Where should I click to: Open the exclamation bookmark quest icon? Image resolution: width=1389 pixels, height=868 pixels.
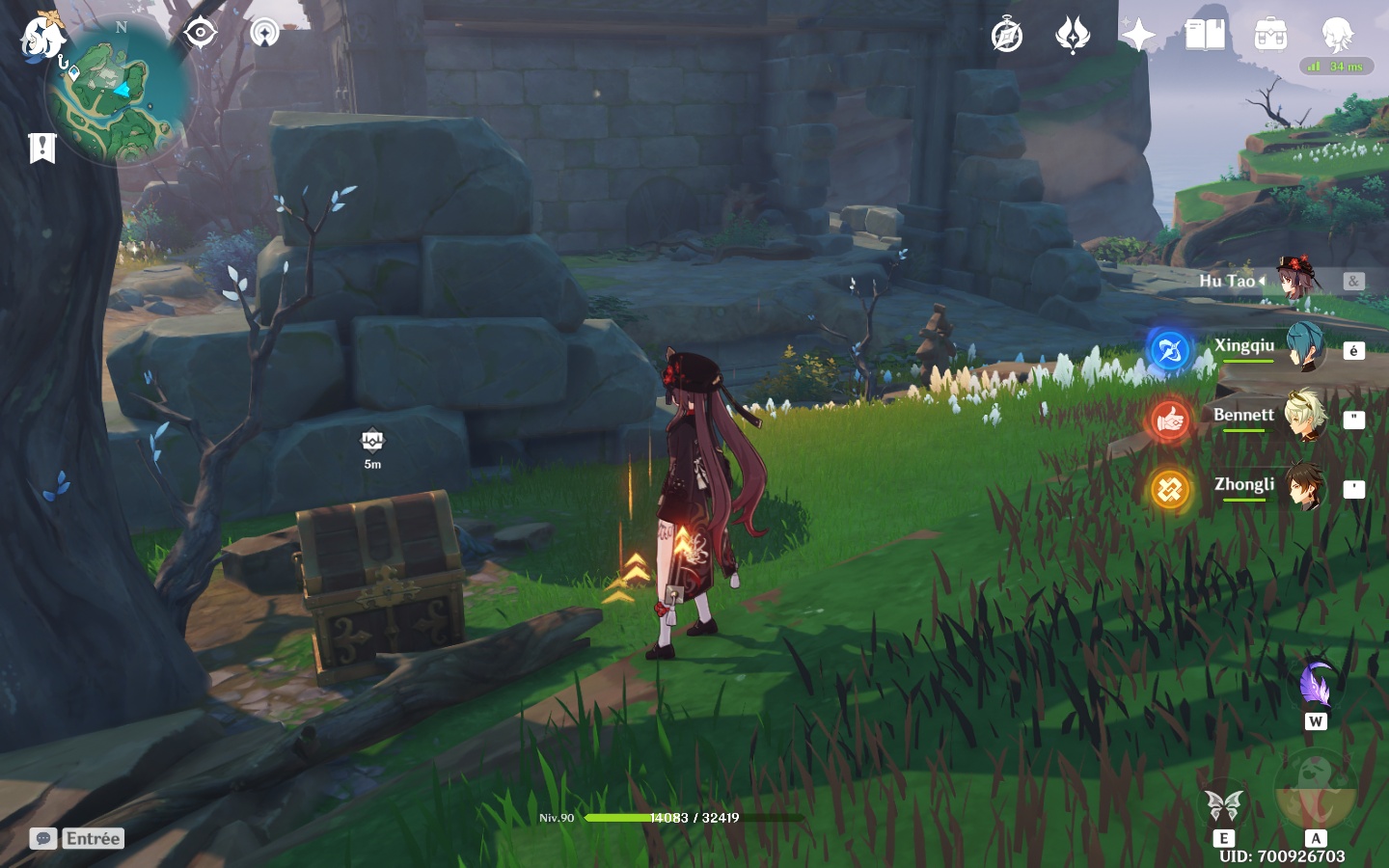coord(42,148)
